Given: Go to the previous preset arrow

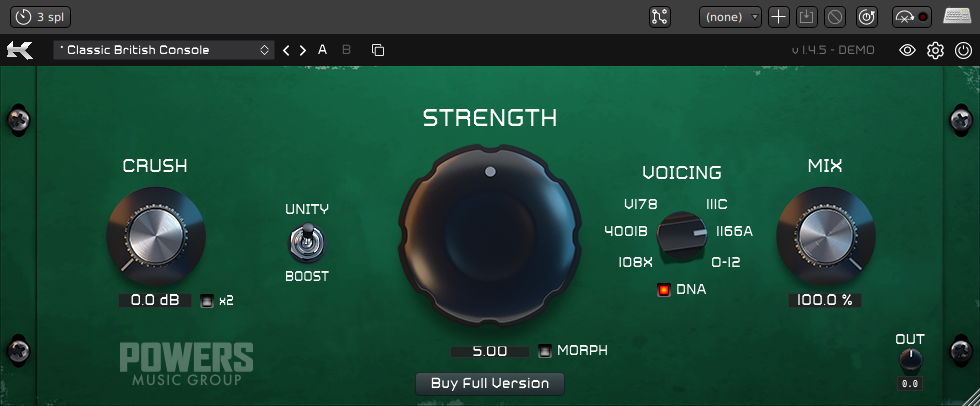Looking at the screenshot, I should point(286,50).
